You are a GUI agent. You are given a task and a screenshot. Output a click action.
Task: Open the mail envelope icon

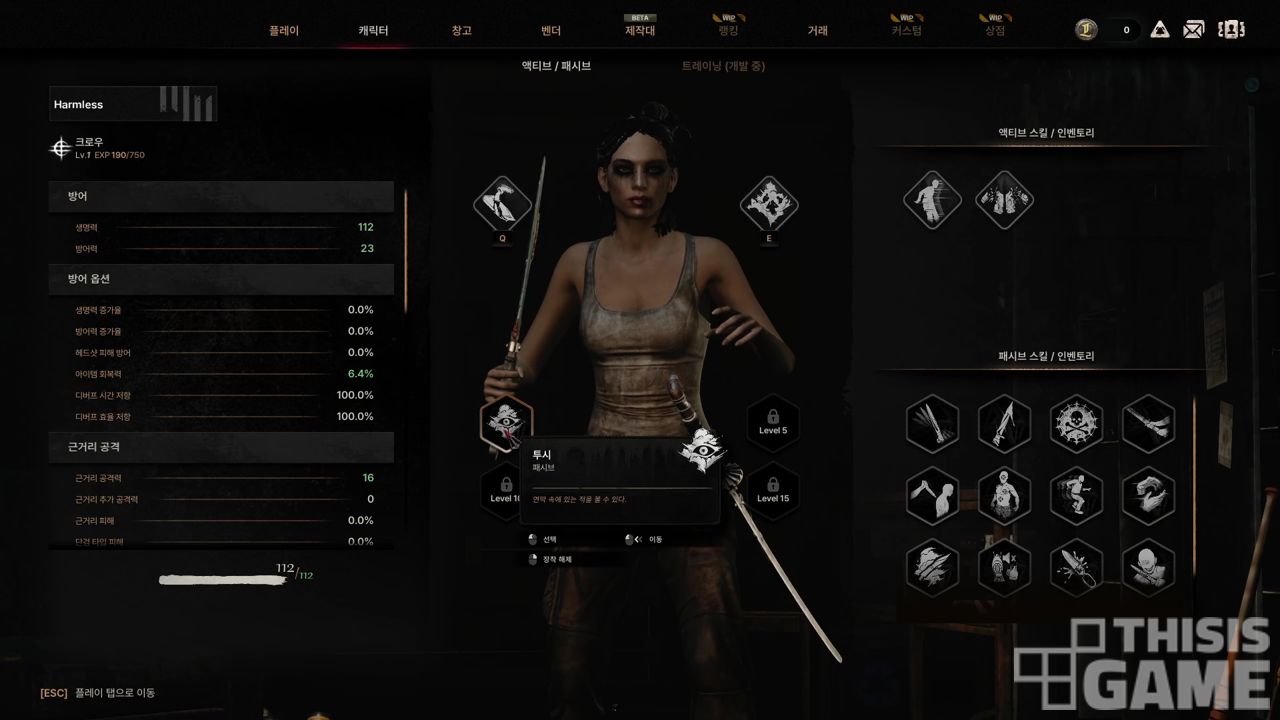coord(1193,30)
